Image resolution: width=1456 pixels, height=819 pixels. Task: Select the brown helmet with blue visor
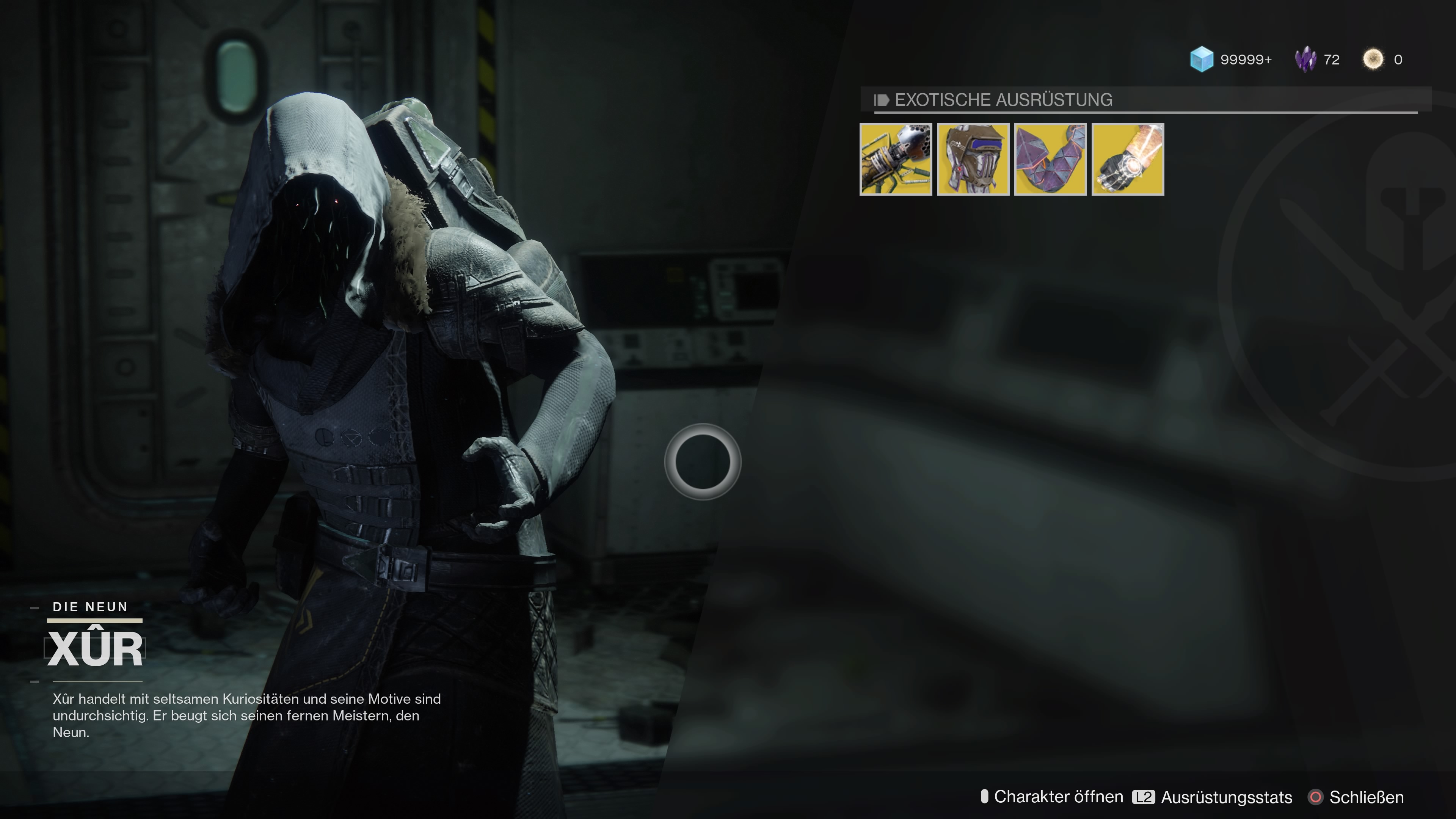coord(973,159)
